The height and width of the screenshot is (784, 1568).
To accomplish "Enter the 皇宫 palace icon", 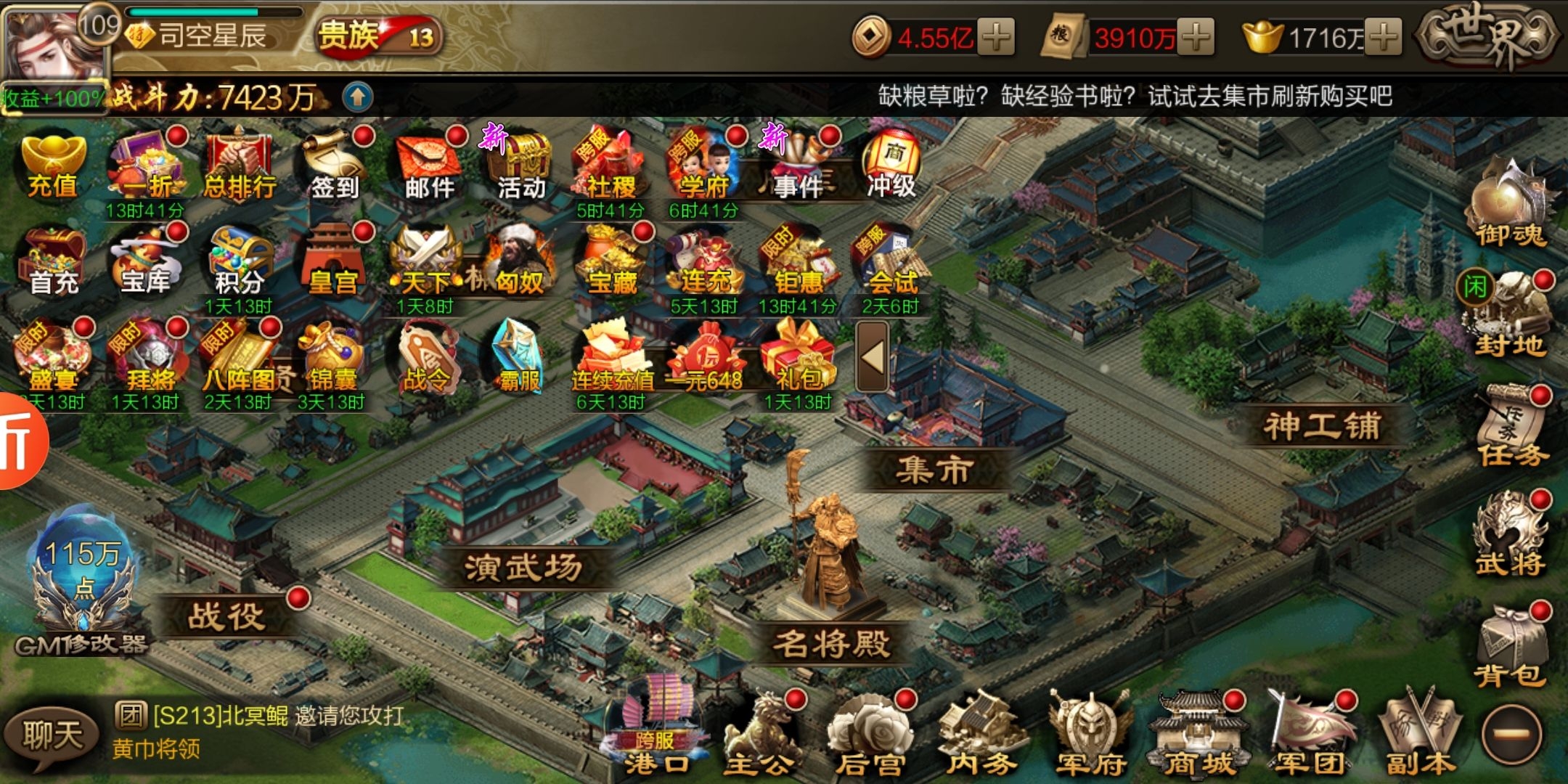I will coord(332,263).
